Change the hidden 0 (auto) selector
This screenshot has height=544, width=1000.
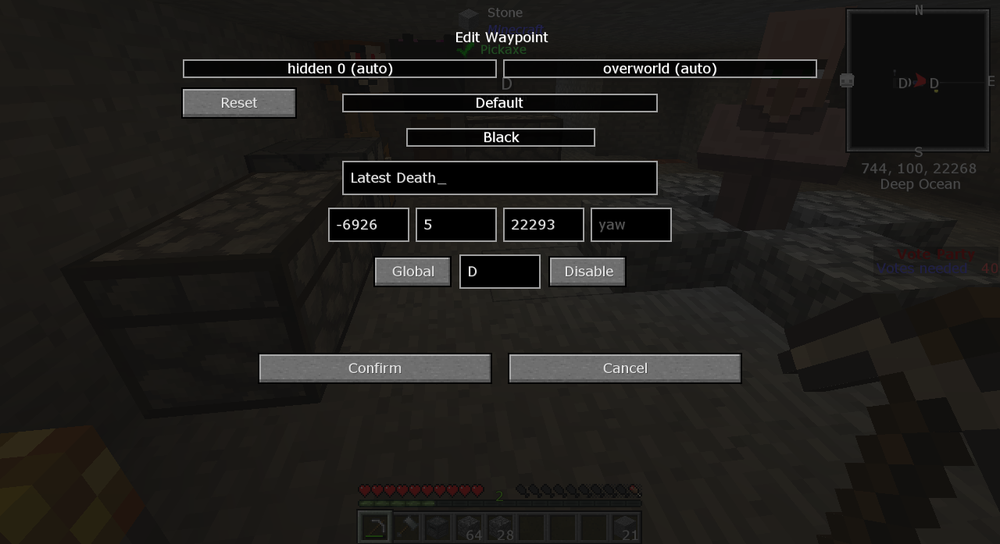click(339, 69)
